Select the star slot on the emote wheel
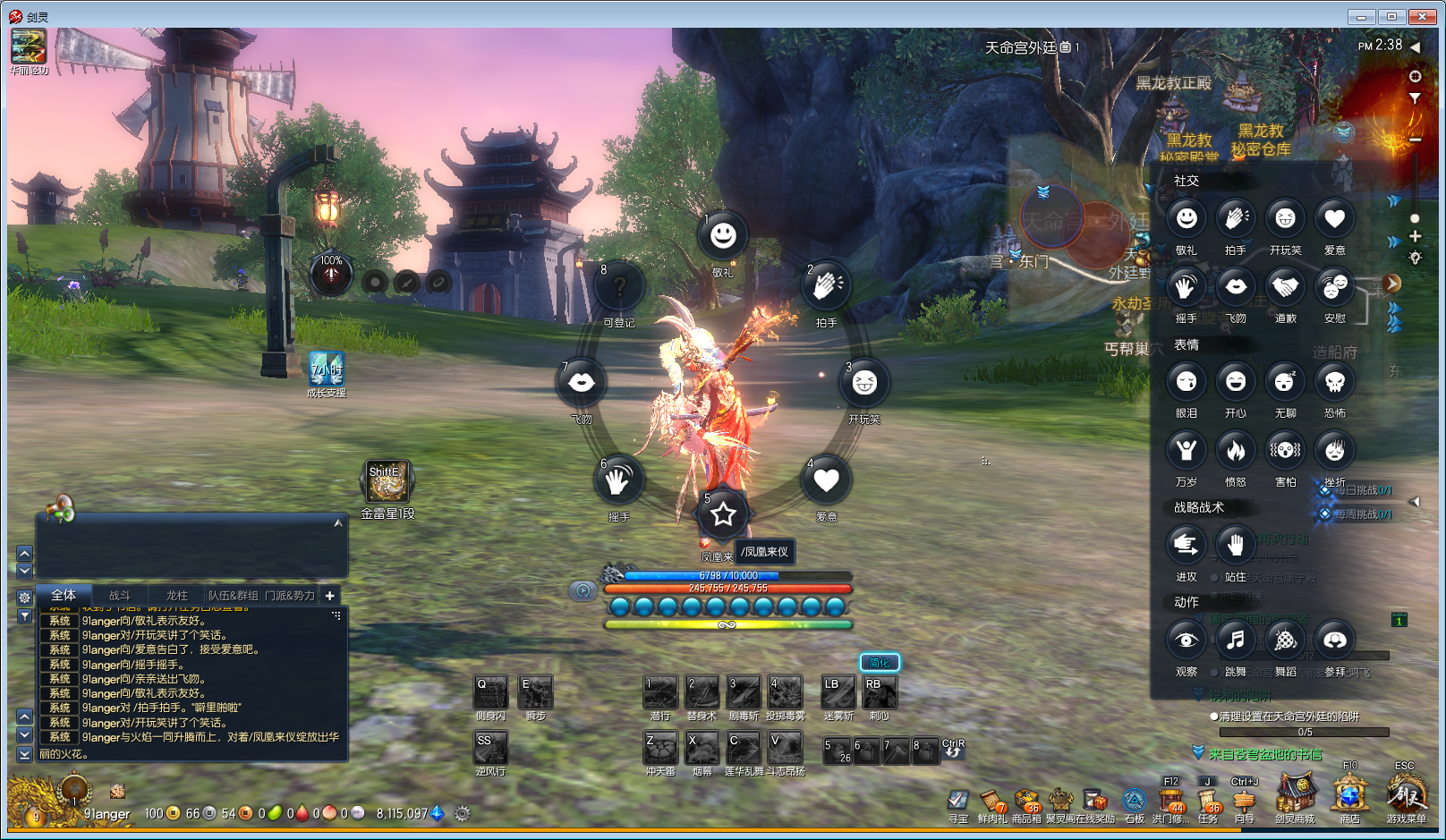The width and height of the screenshot is (1446, 840). (x=723, y=513)
